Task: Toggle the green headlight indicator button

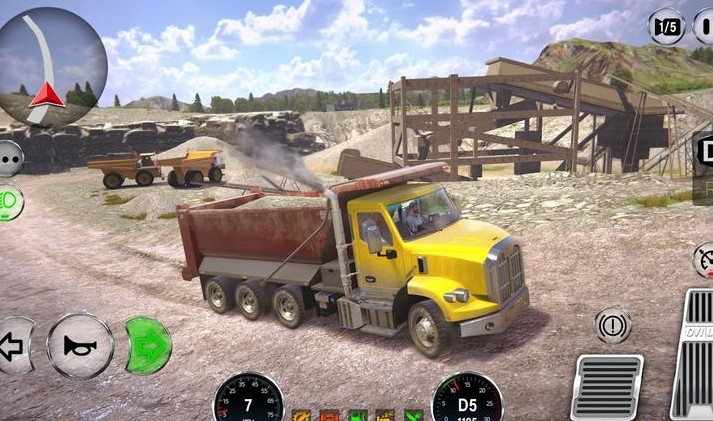Action: [9, 203]
